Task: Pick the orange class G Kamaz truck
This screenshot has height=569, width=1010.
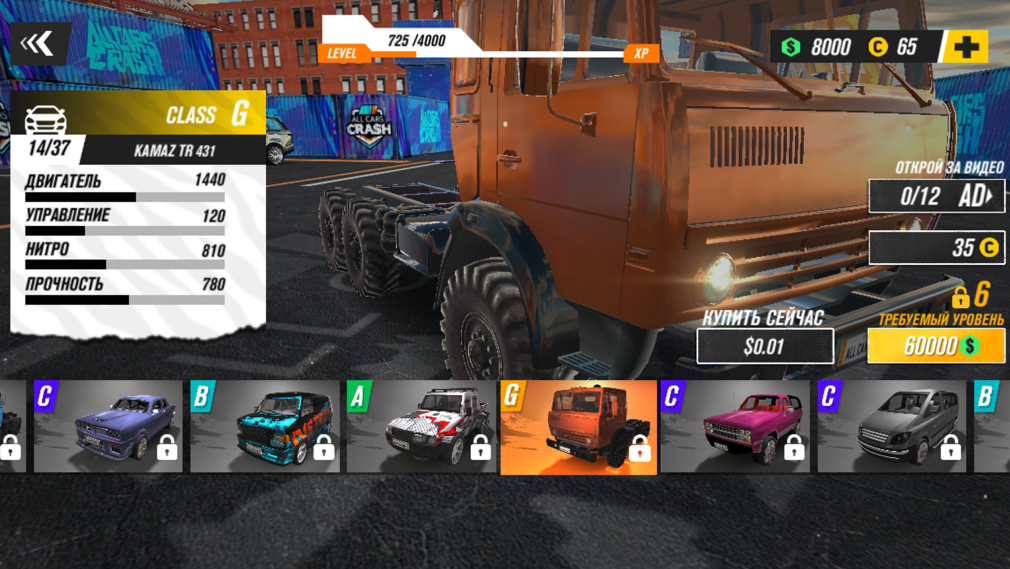Action: [x=578, y=427]
